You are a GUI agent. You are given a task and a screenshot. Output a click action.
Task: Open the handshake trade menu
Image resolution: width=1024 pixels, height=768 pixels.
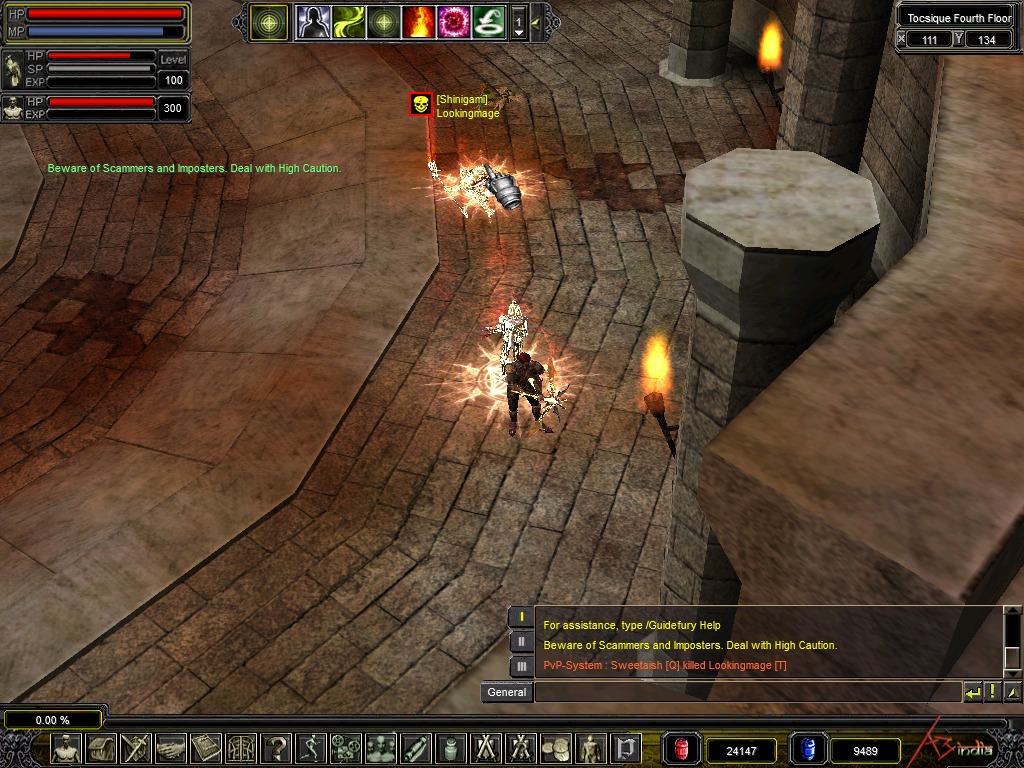[x=171, y=748]
